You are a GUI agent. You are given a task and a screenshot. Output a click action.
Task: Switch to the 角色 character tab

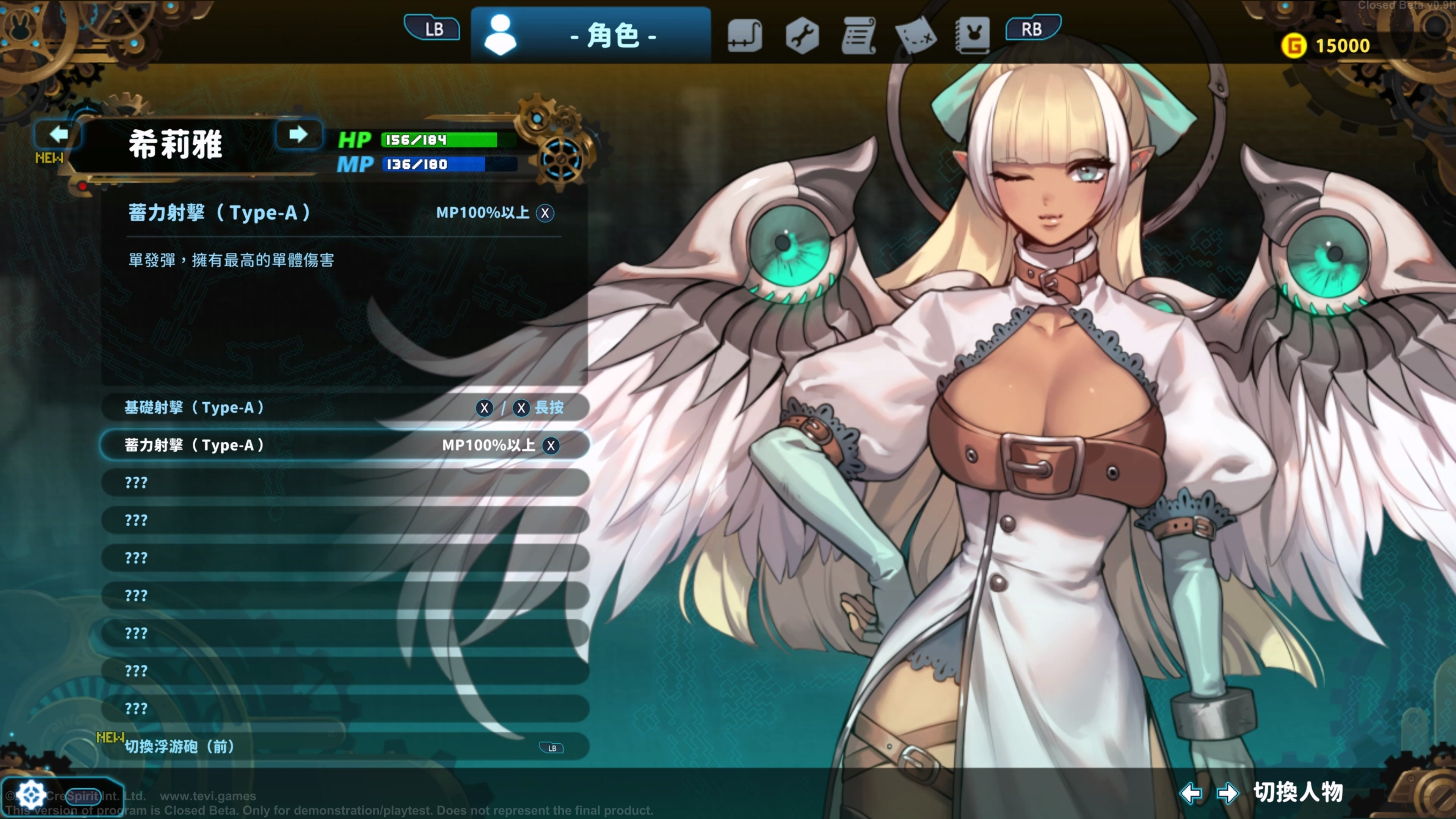[x=591, y=36]
